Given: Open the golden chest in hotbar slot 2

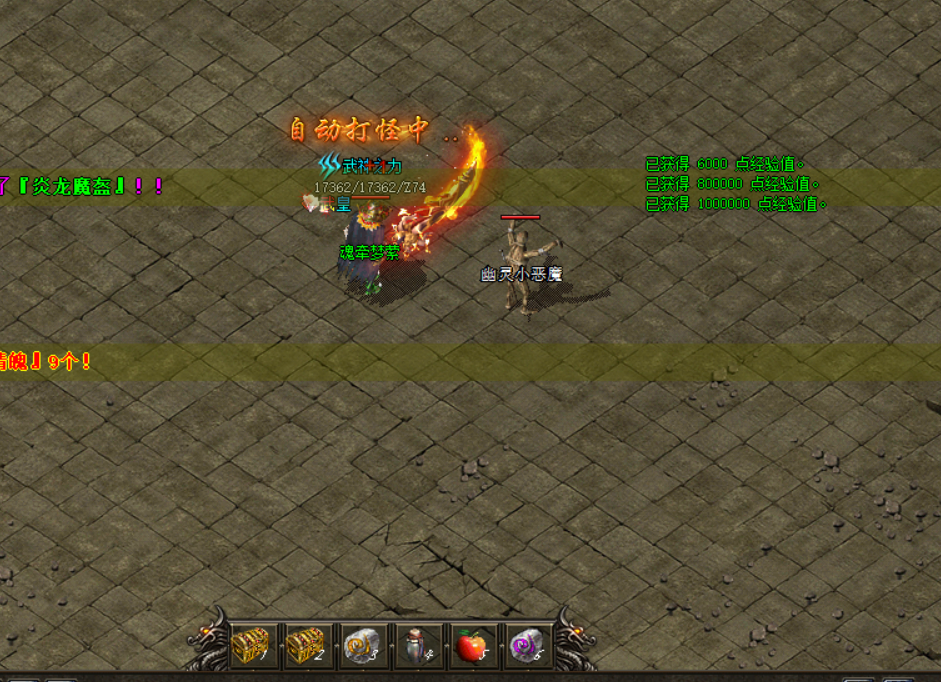Looking at the screenshot, I should tap(309, 646).
